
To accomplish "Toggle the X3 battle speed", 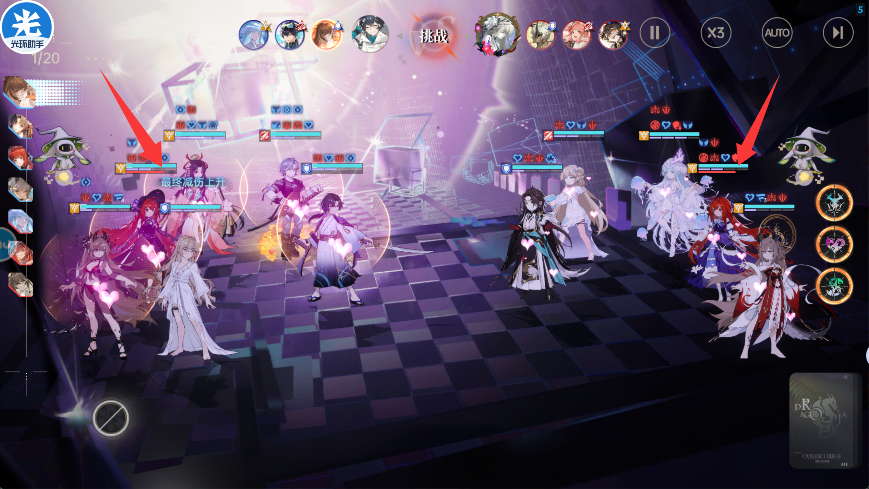I will 715,33.
